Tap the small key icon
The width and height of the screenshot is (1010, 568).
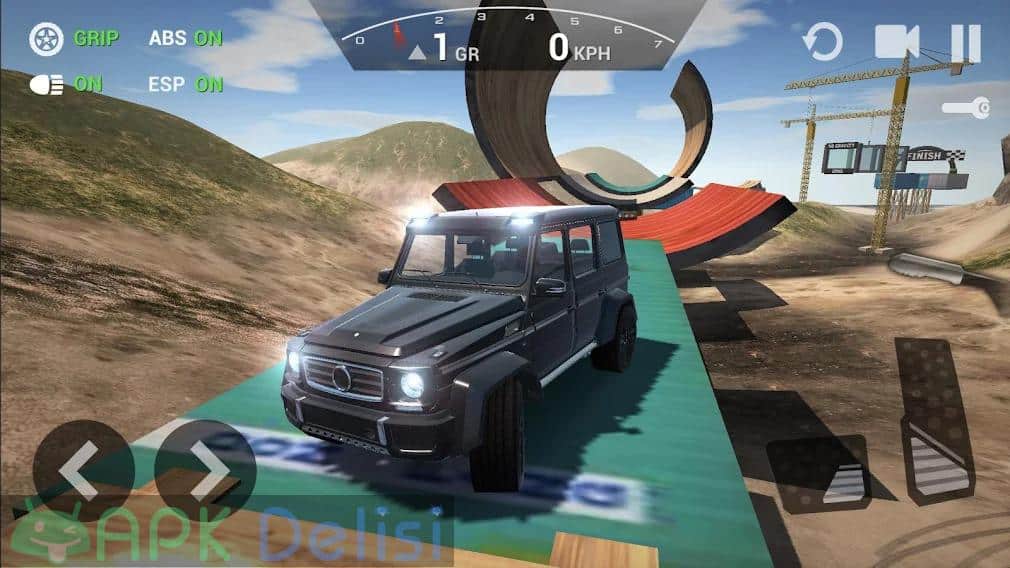pos(966,106)
